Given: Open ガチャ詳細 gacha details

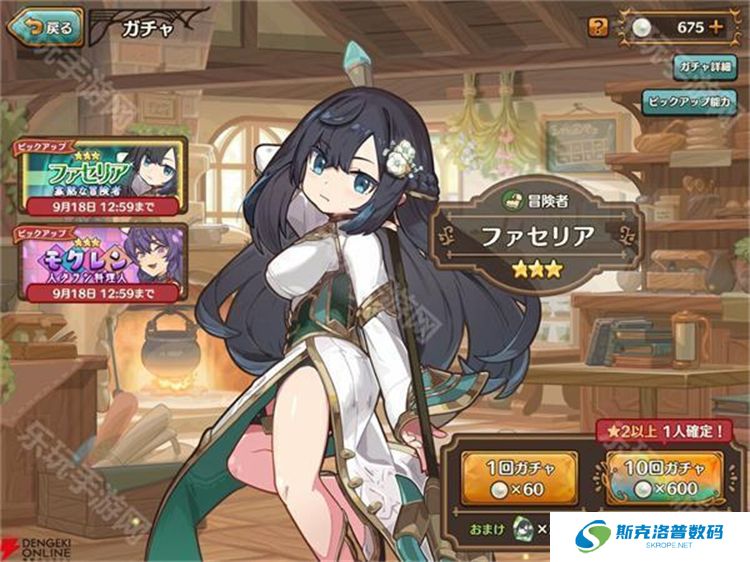Looking at the screenshot, I should (705, 65).
